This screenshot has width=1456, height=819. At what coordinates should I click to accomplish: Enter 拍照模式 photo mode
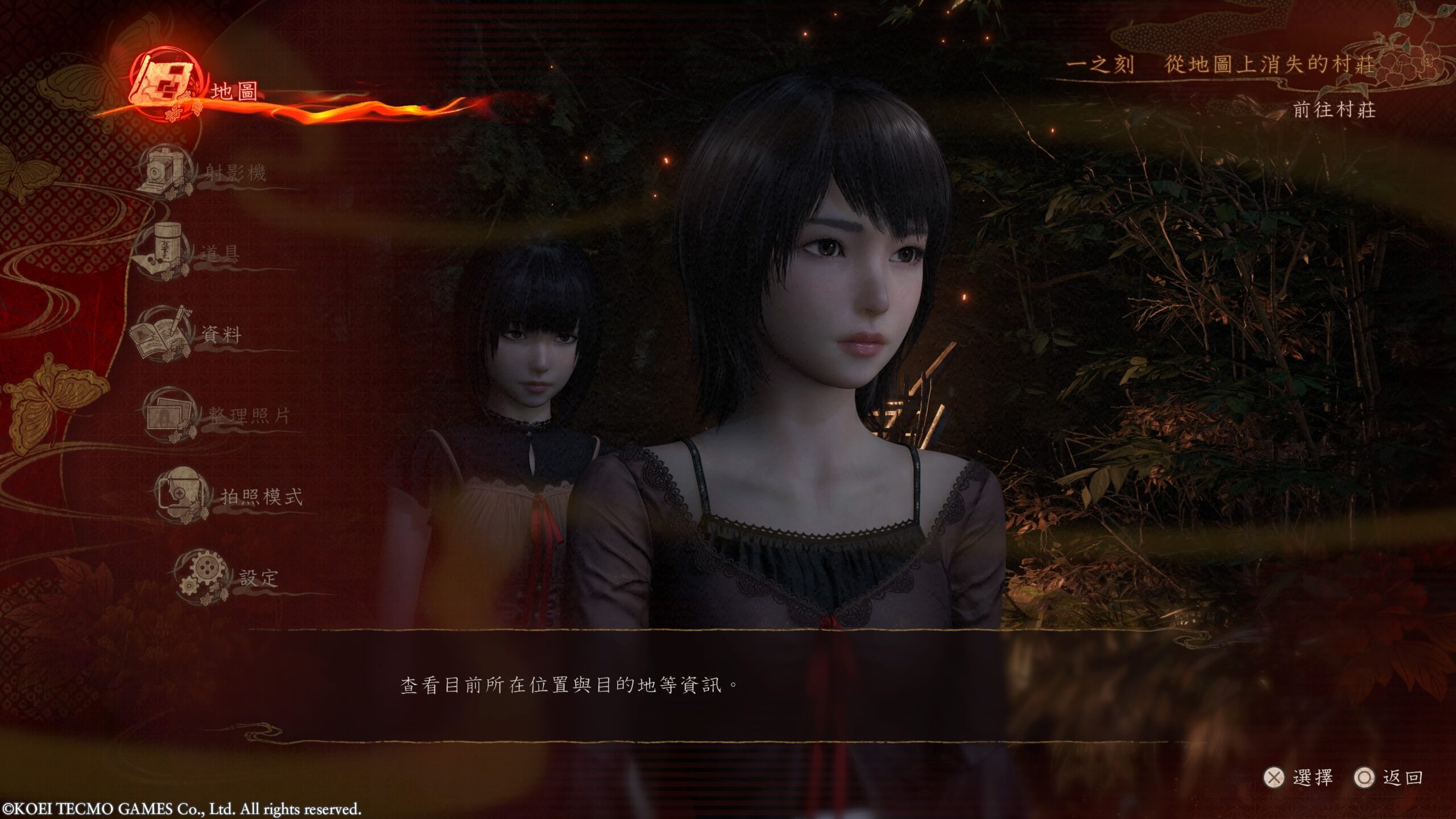click(x=261, y=497)
